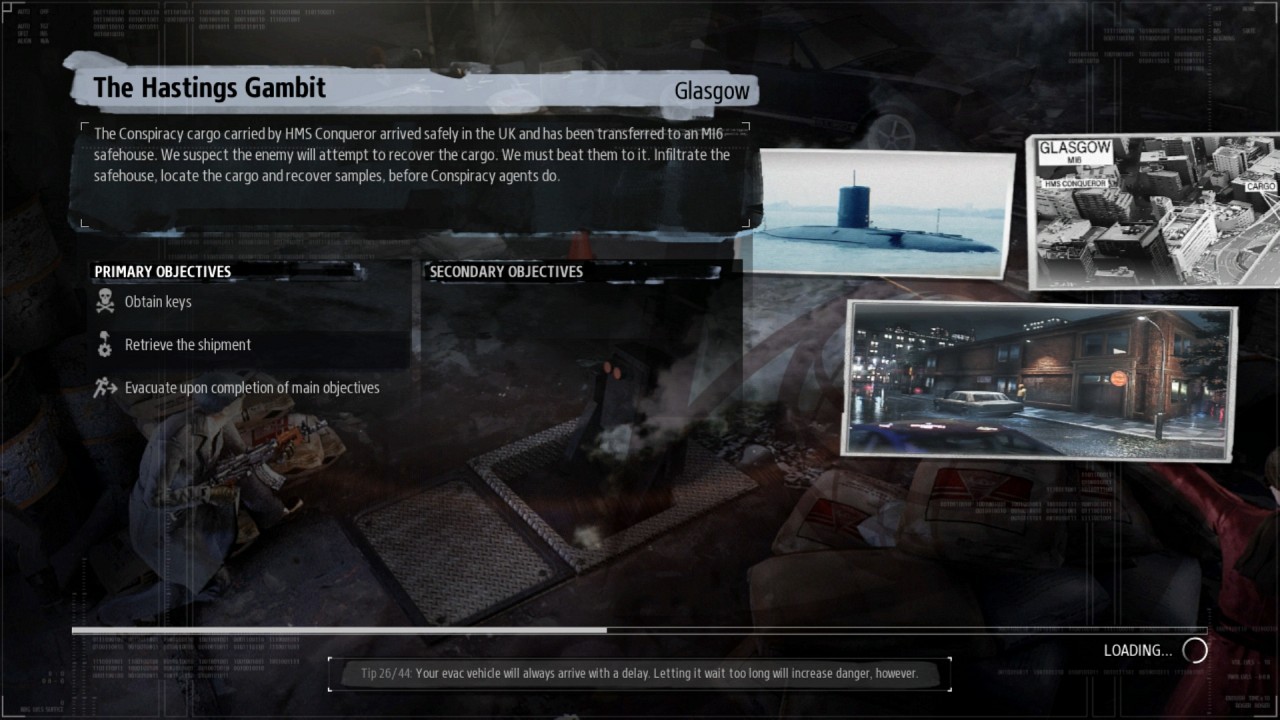
Task: Click the Glasgow location label
Action: (x=712, y=90)
